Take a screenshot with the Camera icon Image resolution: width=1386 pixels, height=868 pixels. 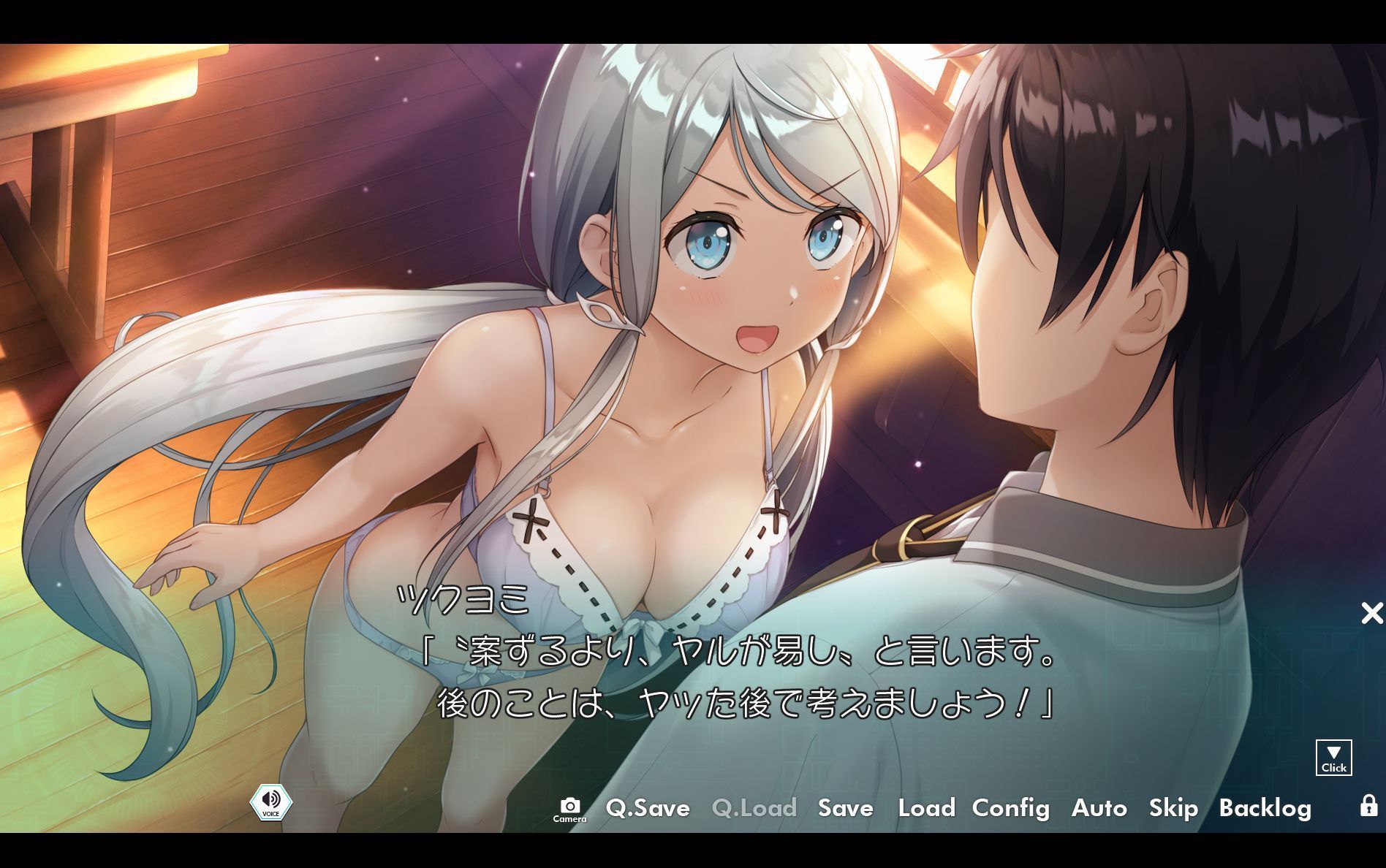click(x=571, y=804)
